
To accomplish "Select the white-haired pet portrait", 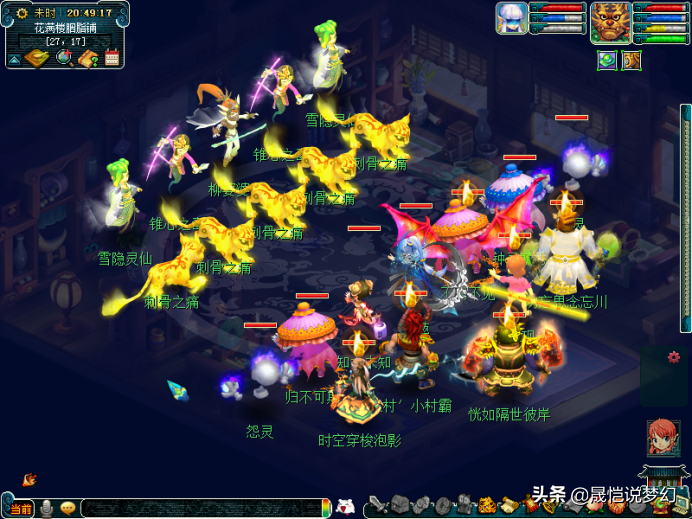I will (x=511, y=18).
